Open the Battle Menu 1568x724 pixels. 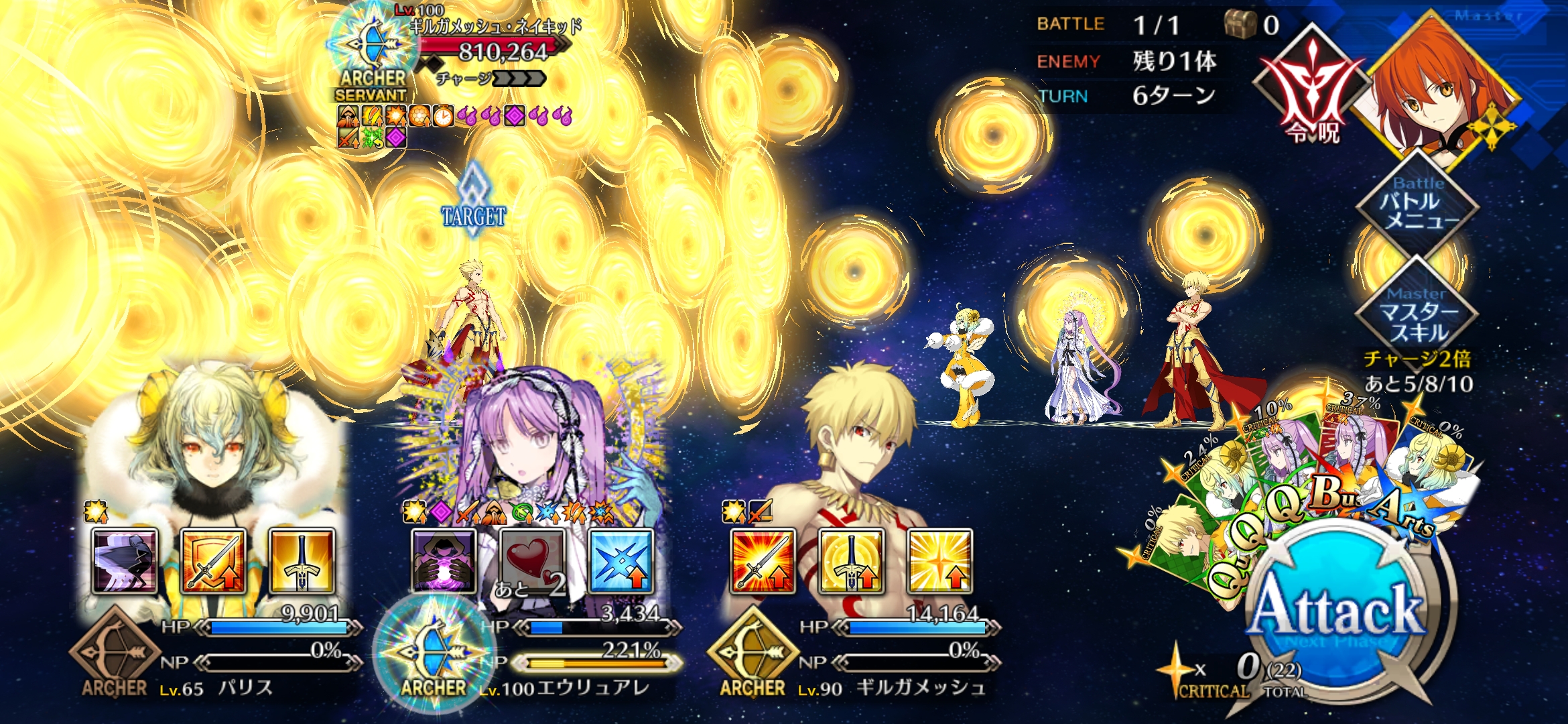click(1417, 204)
